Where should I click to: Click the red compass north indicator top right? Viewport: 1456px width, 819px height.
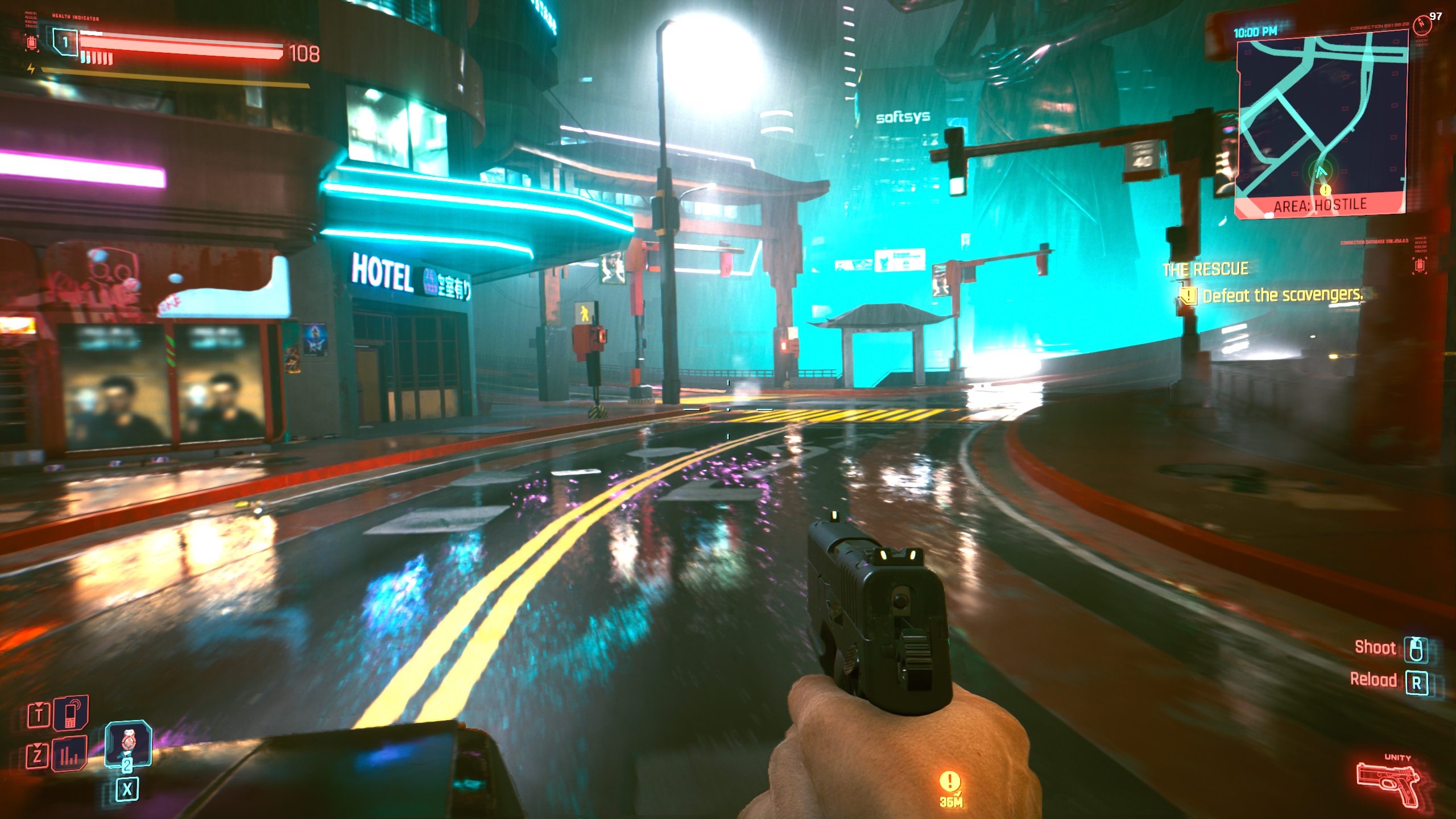[x=1422, y=24]
